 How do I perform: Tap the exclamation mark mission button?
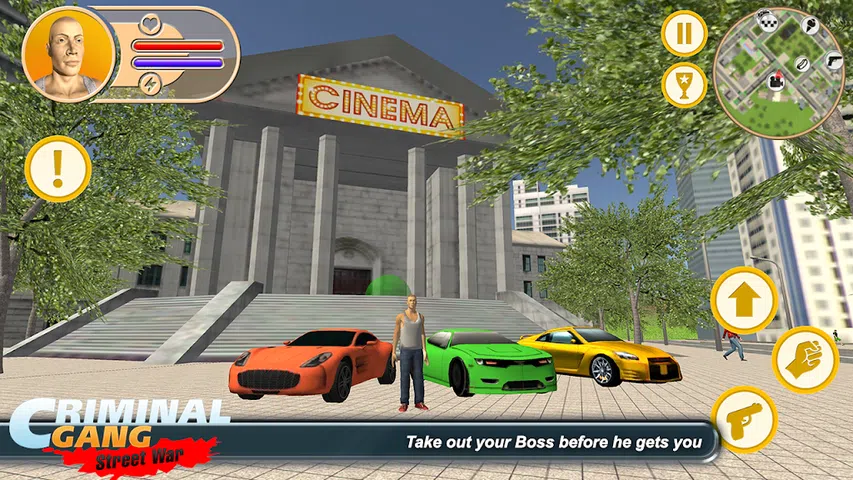coord(58,168)
